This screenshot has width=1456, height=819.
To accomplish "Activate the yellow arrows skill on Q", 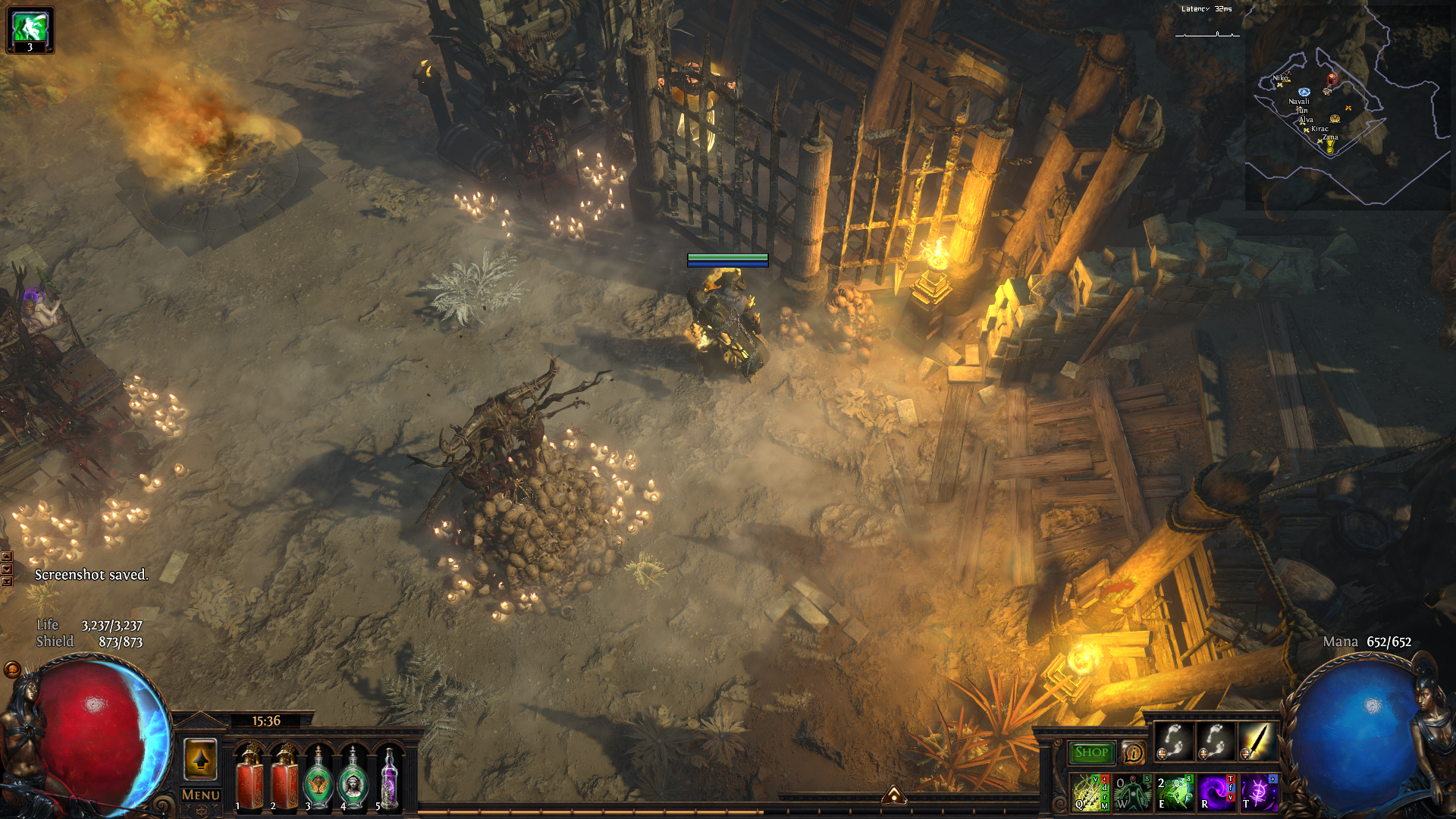I will pos(1090,792).
